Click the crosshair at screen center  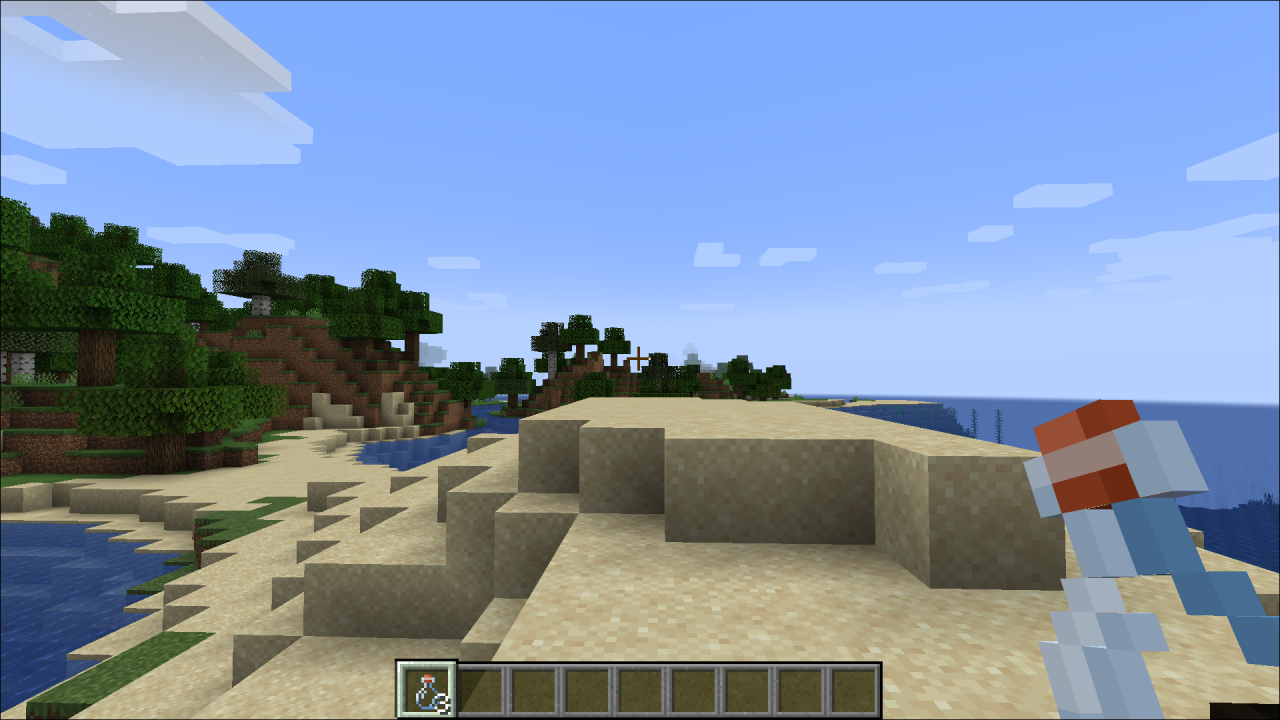640,360
